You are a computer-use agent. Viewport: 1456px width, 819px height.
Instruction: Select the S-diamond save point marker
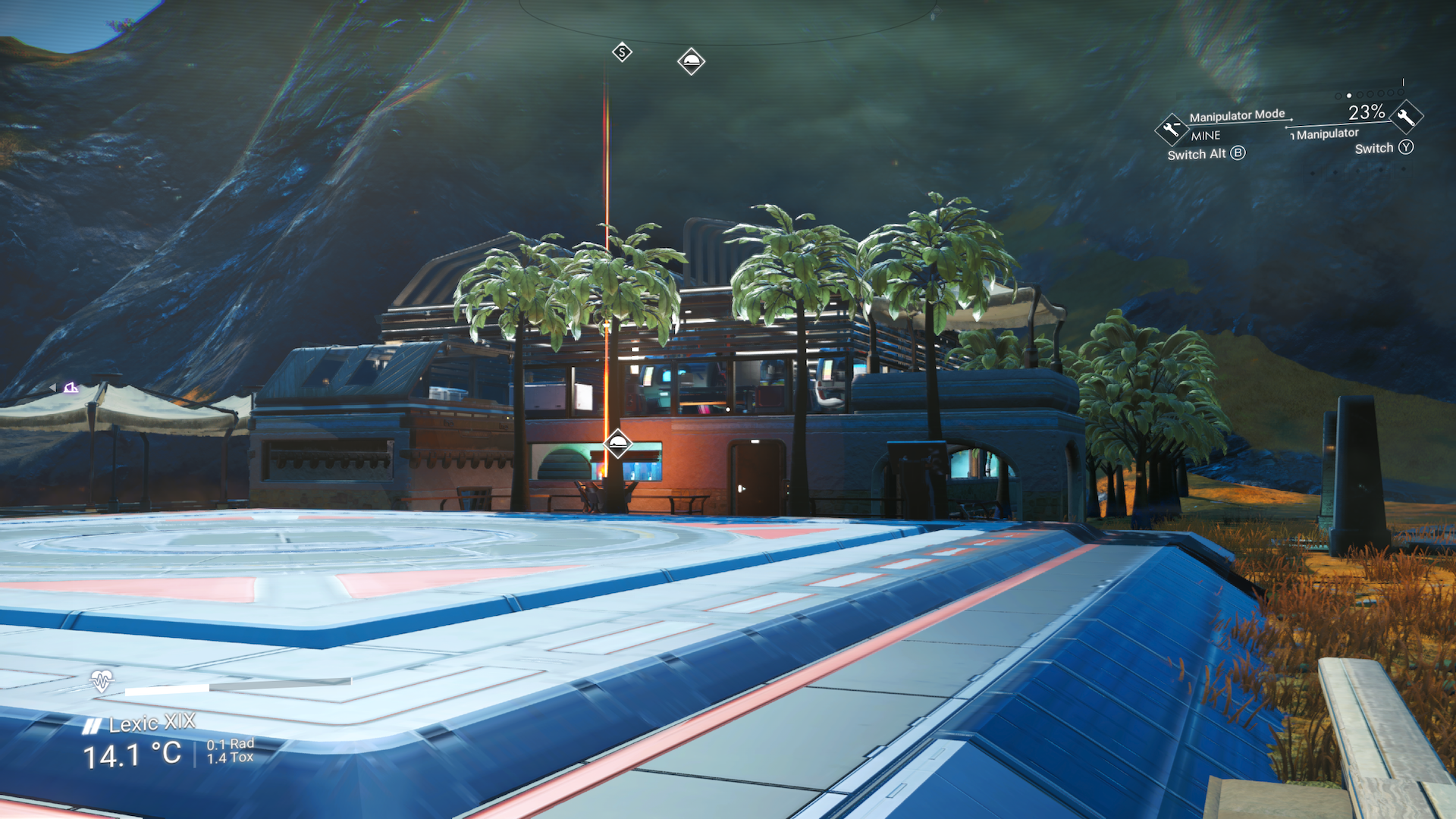click(x=621, y=52)
